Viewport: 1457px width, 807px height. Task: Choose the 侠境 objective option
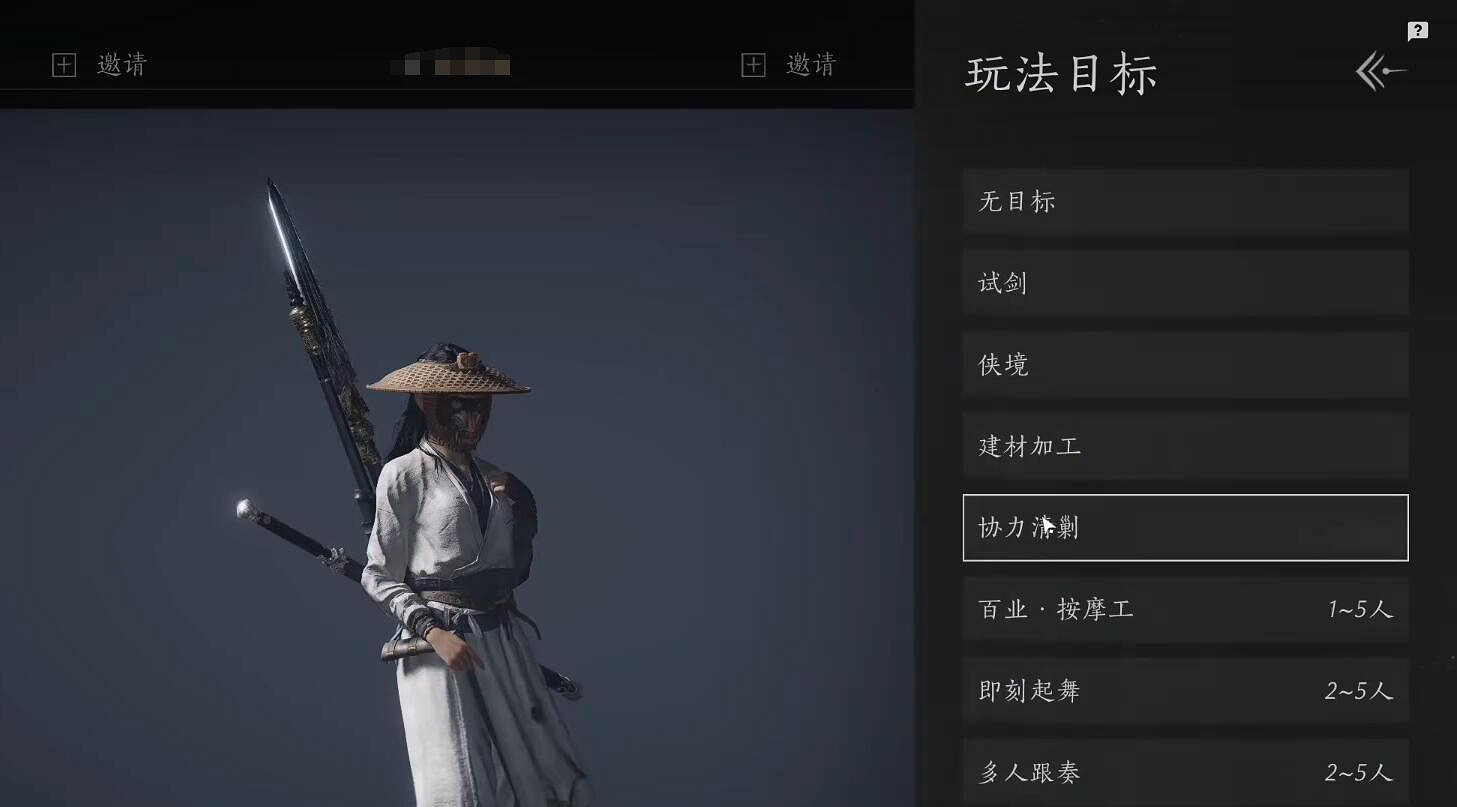1184,364
